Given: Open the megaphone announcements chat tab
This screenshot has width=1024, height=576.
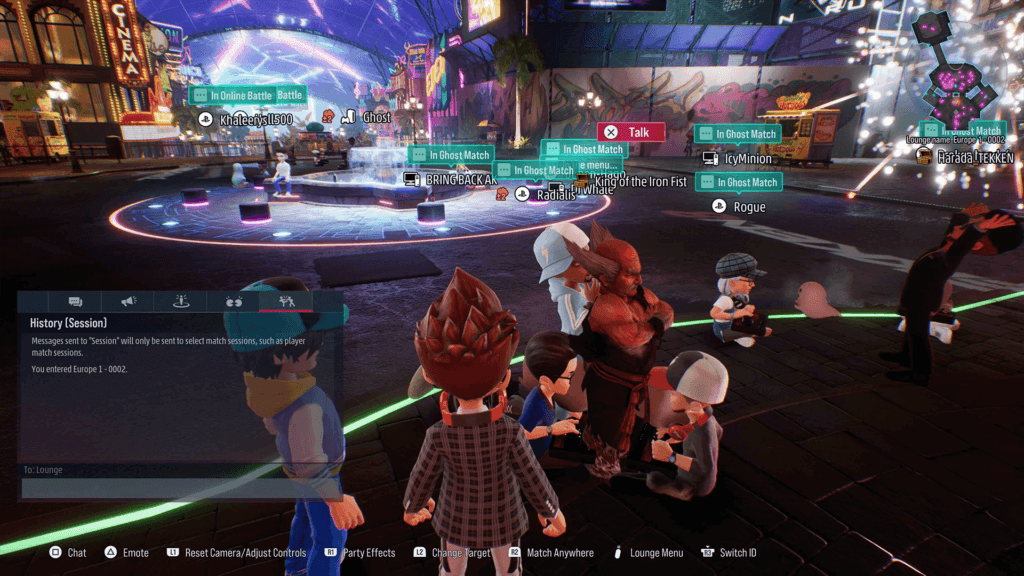Looking at the screenshot, I should 129,301.
